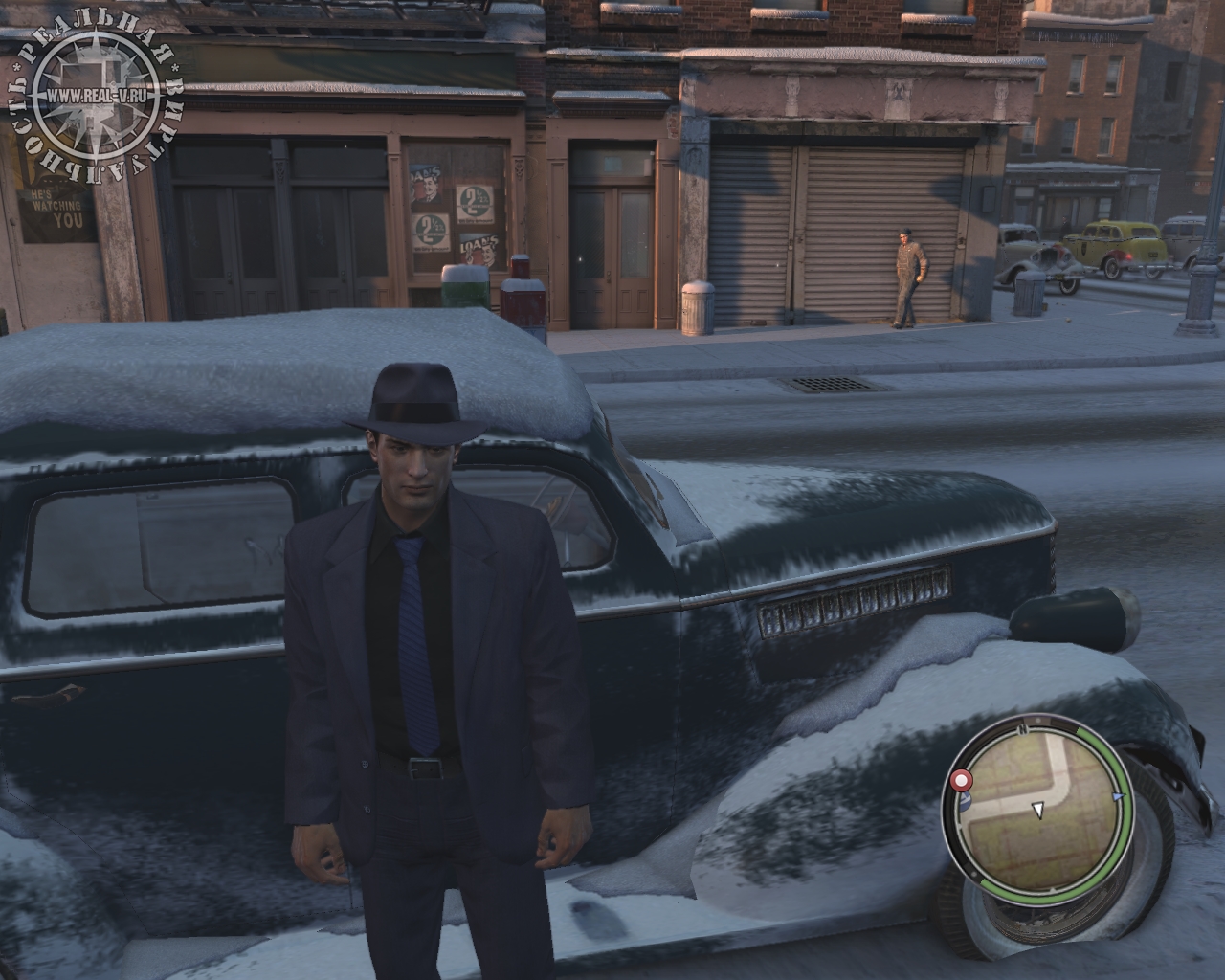
Task: Select the red objective marker on the minimap
Action: 961,782
